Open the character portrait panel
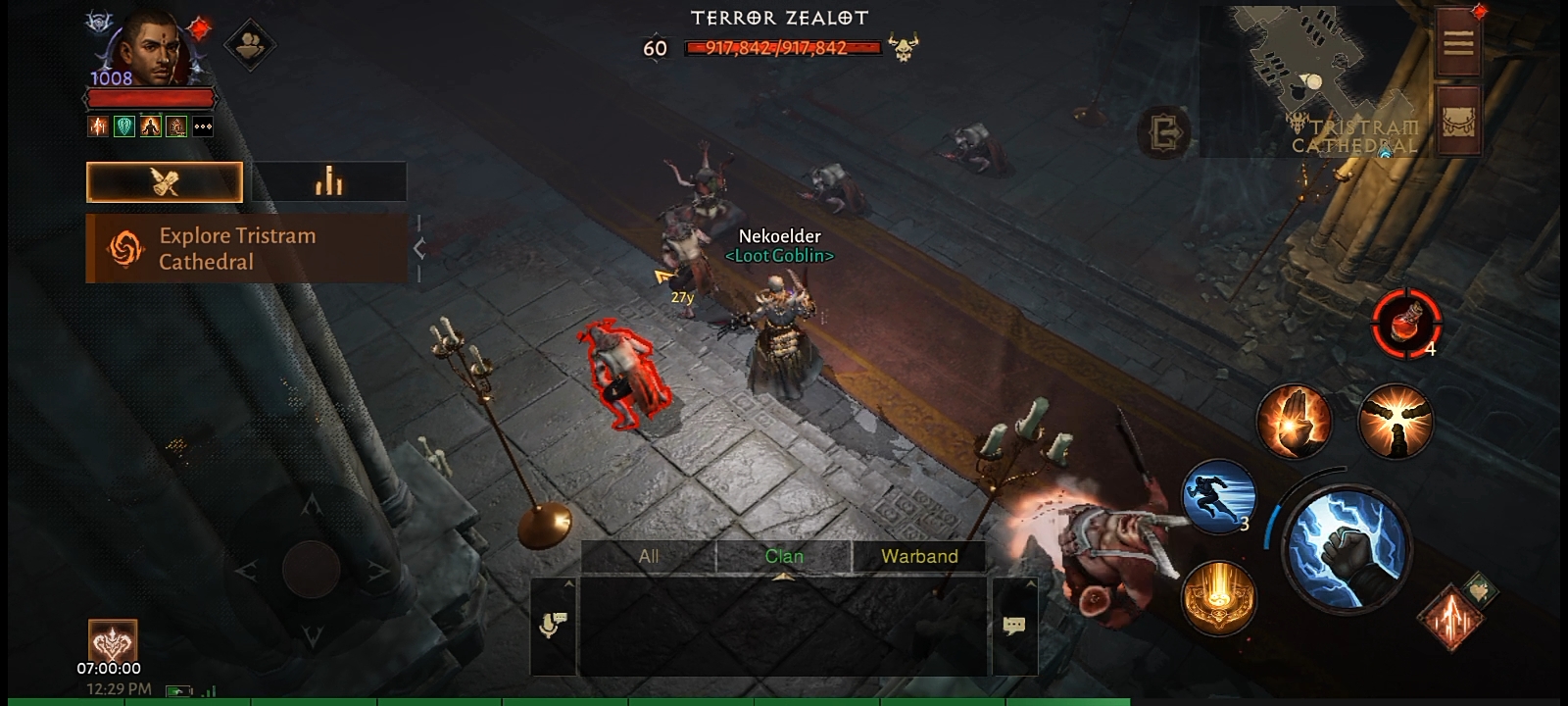The image size is (1568, 706). (x=149, y=49)
